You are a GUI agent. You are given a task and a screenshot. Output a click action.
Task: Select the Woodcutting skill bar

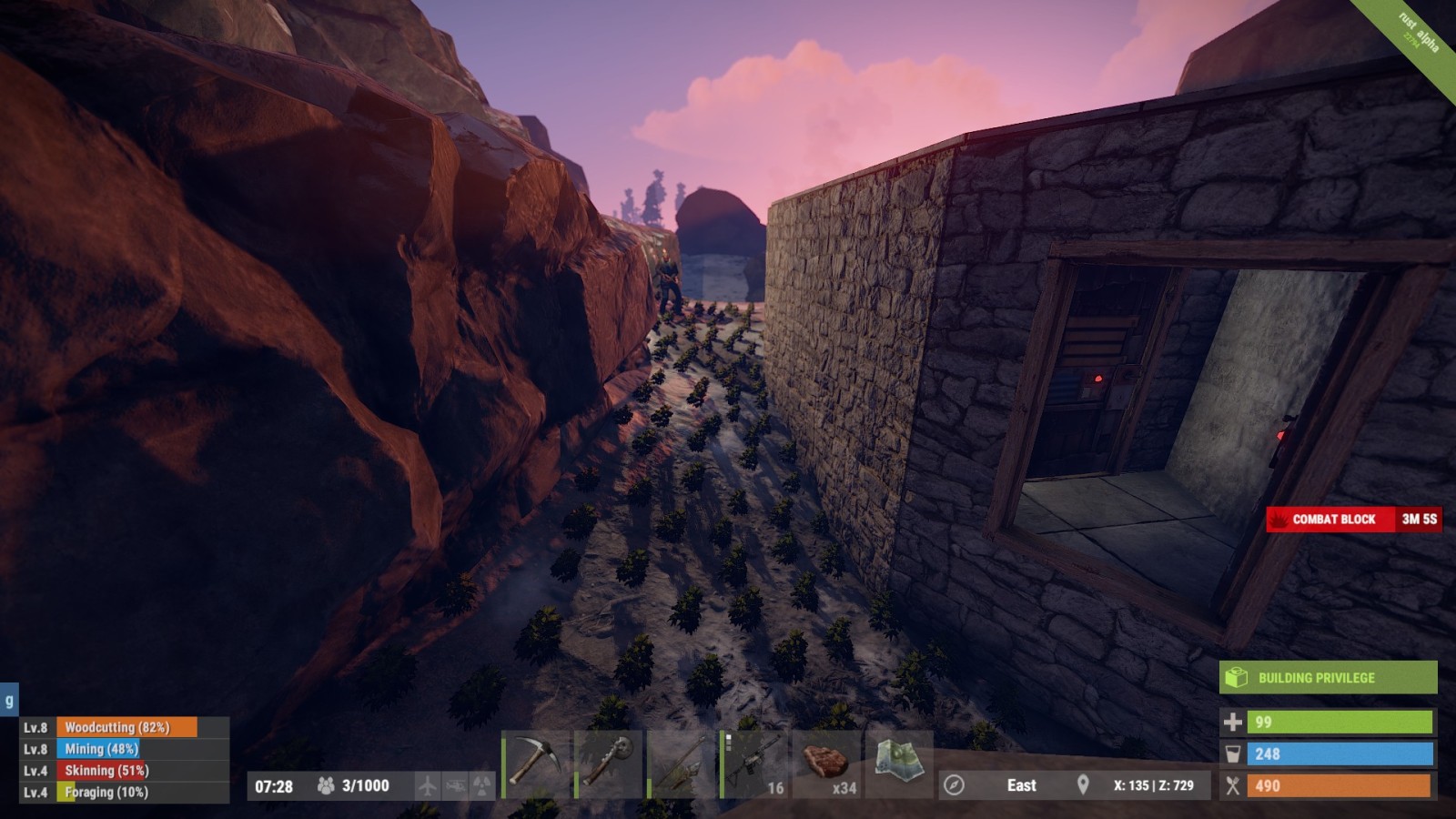[x=126, y=727]
